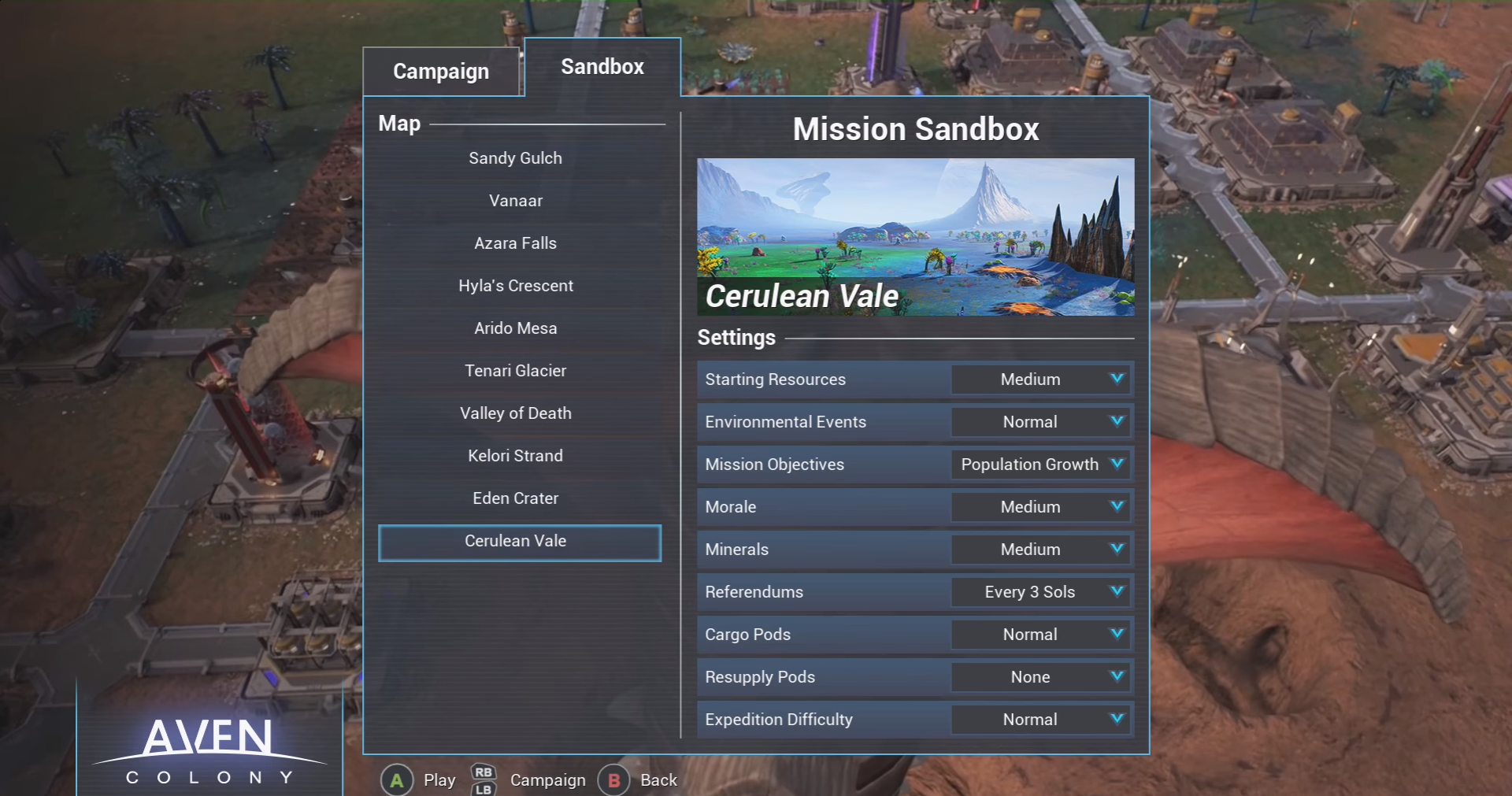Expand the Morale dropdown
Image resolution: width=1512 pixels, height=796 pixels.
(x=1041, y=507)
